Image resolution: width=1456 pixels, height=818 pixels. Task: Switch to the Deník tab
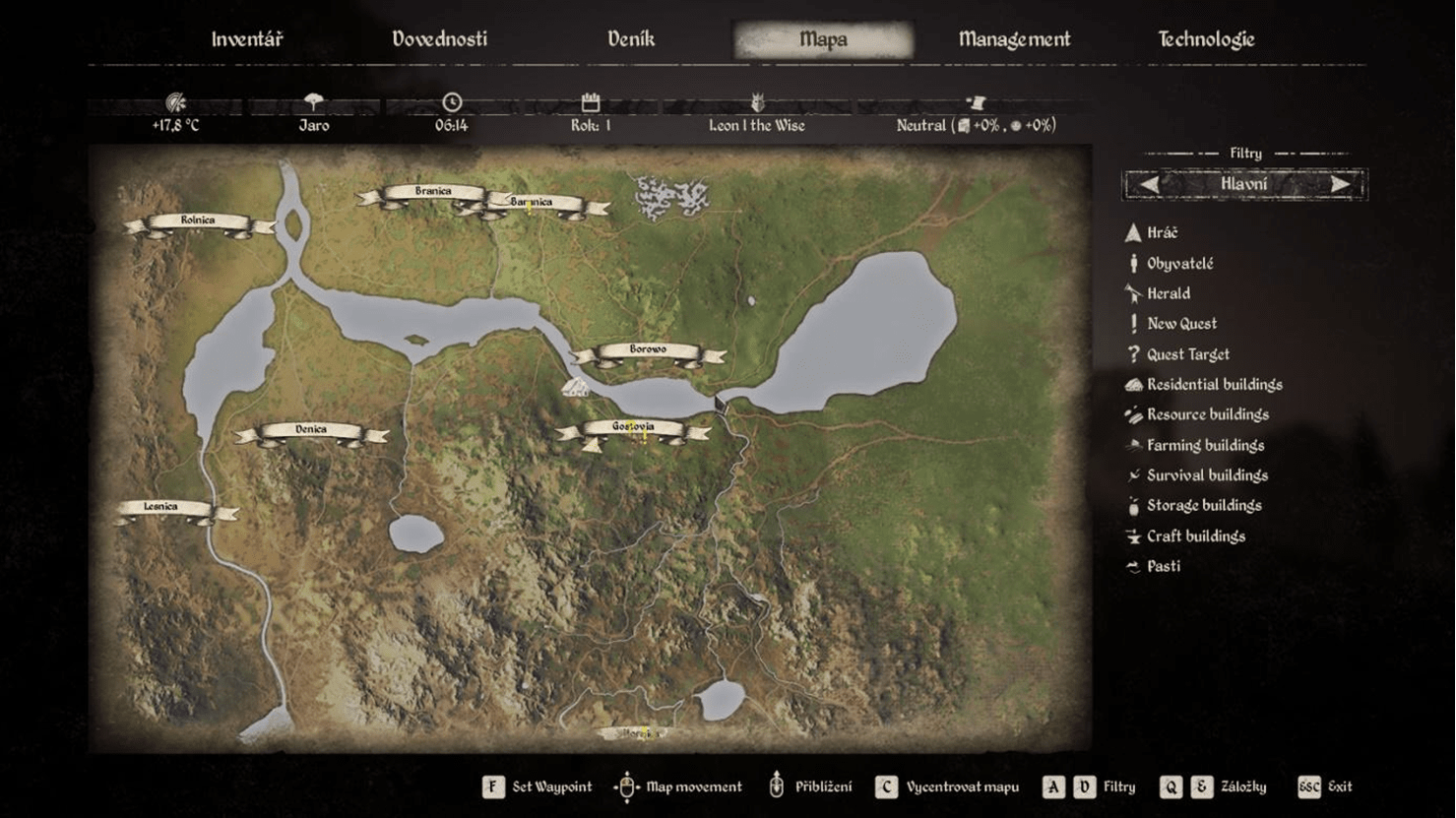pyautogui.click(x=630, y=39)
